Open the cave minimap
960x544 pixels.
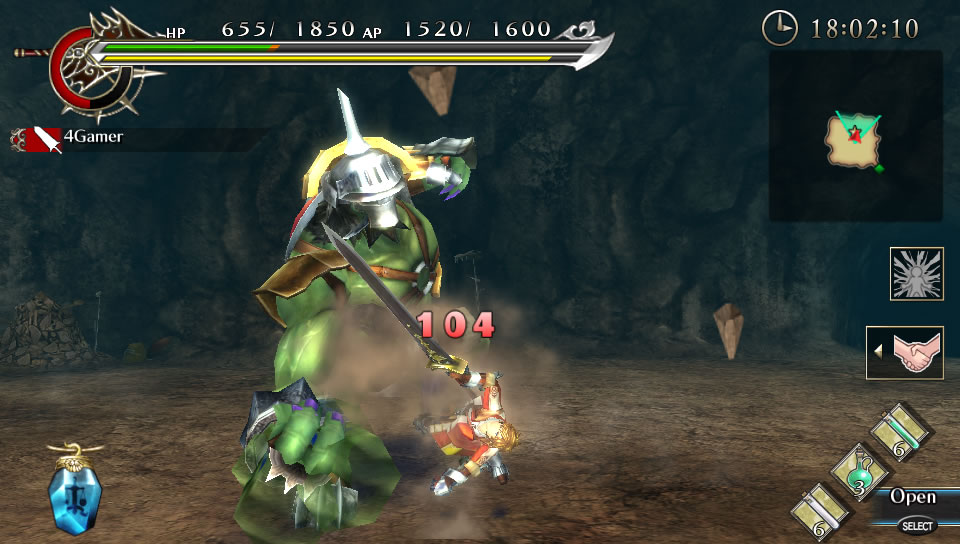click(x=855, y=137)
